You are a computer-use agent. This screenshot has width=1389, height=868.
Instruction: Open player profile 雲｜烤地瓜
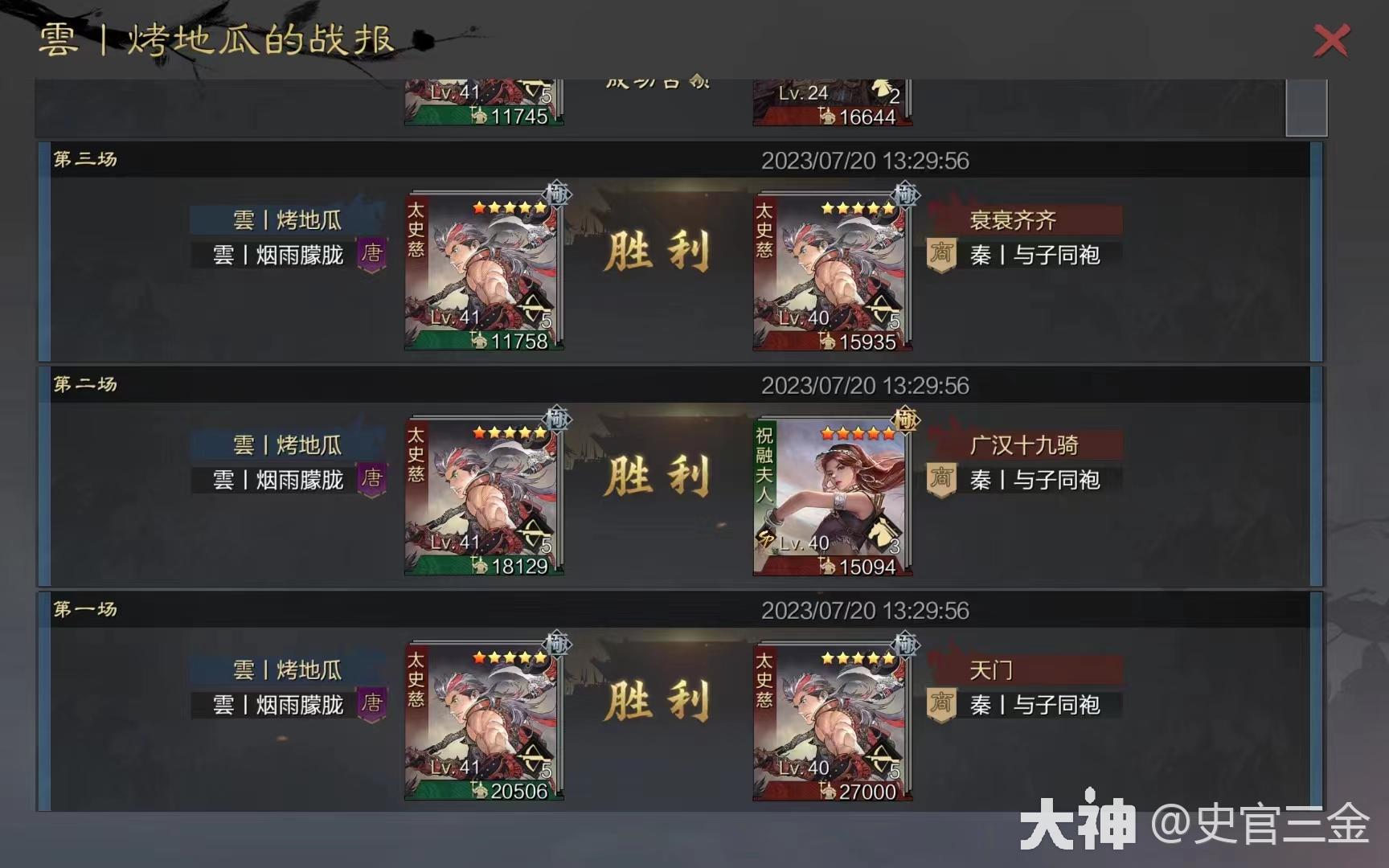(285, 220)
